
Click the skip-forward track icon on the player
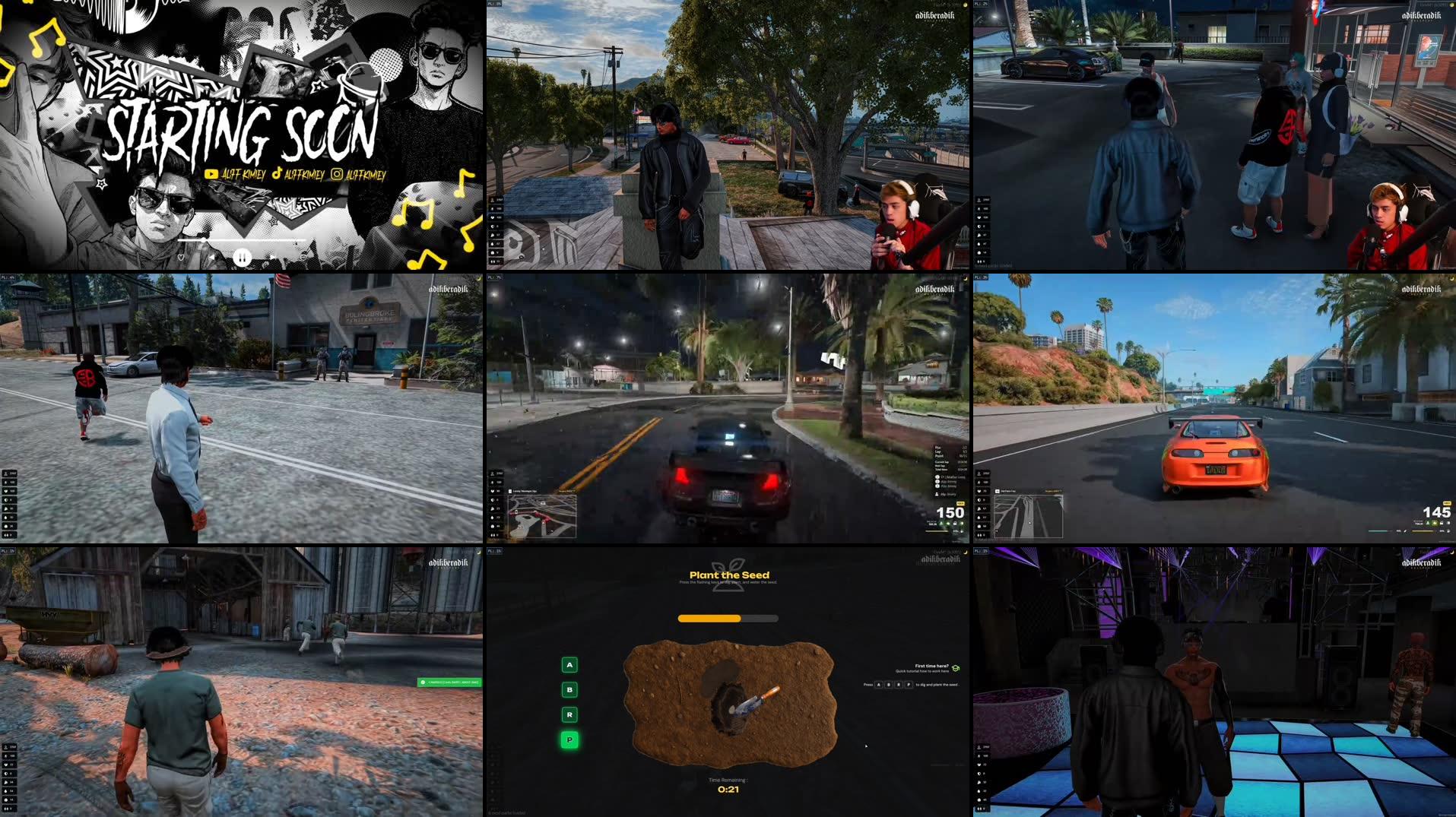click(x=274, y=257)
